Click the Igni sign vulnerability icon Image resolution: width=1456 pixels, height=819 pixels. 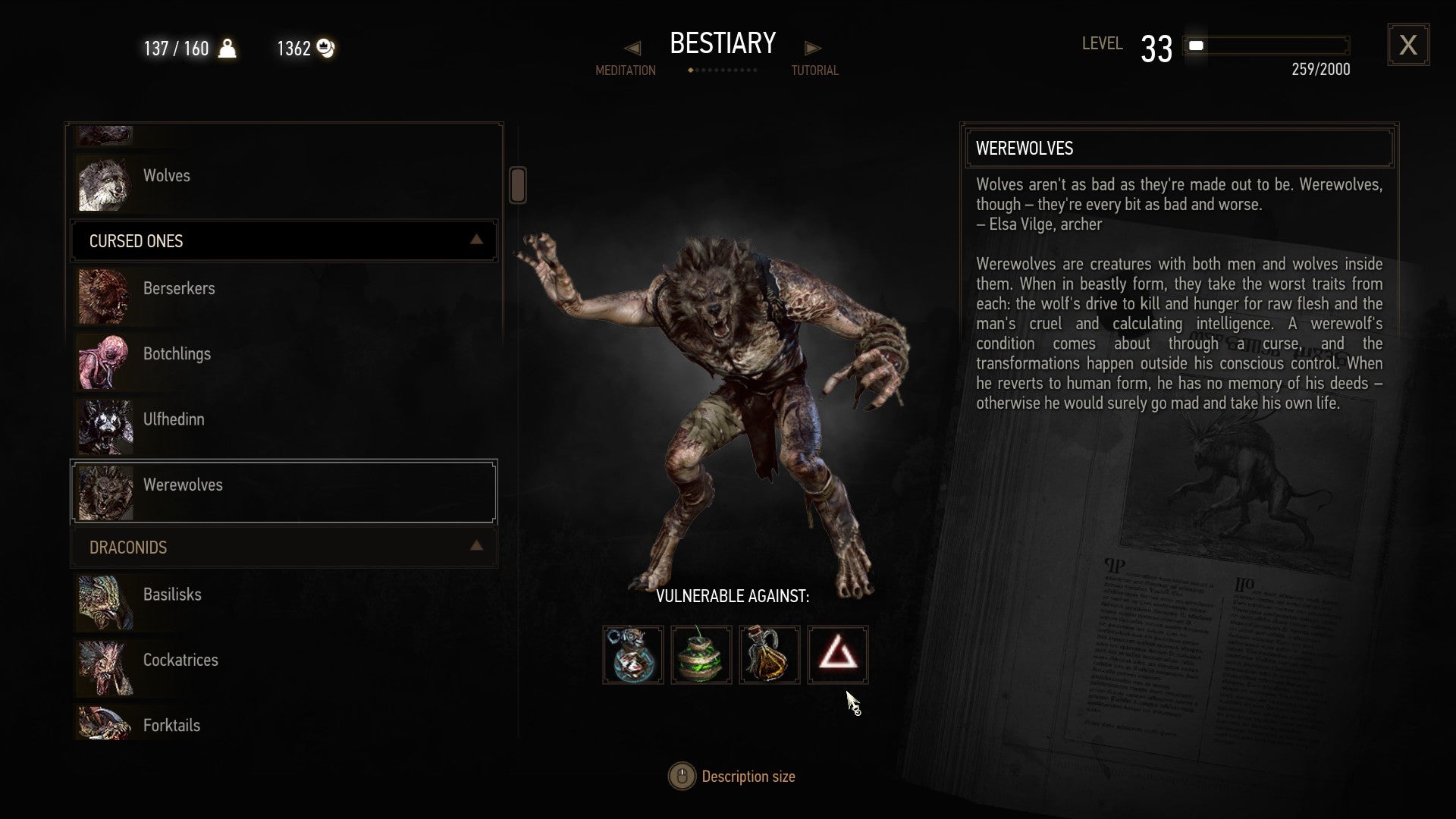[x=838, y=654]
